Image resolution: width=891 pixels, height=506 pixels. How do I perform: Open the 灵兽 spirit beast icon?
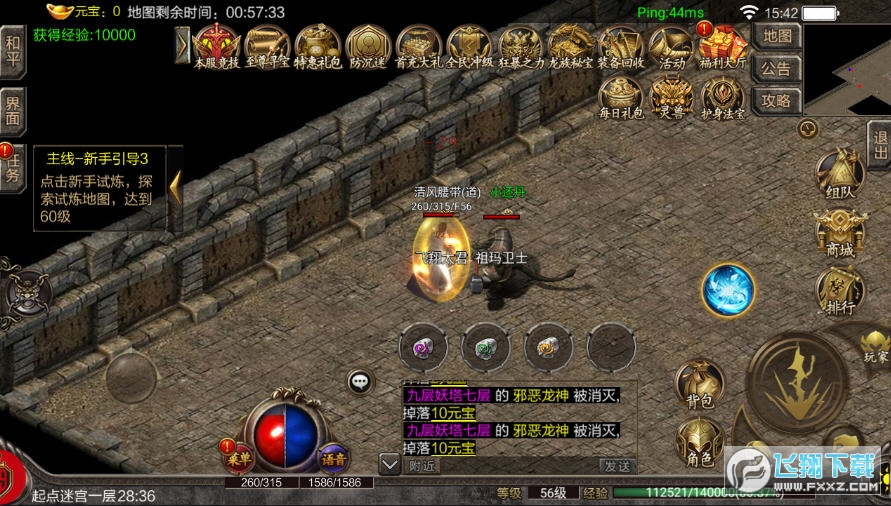pyautogui.click(x=671, y=98)
